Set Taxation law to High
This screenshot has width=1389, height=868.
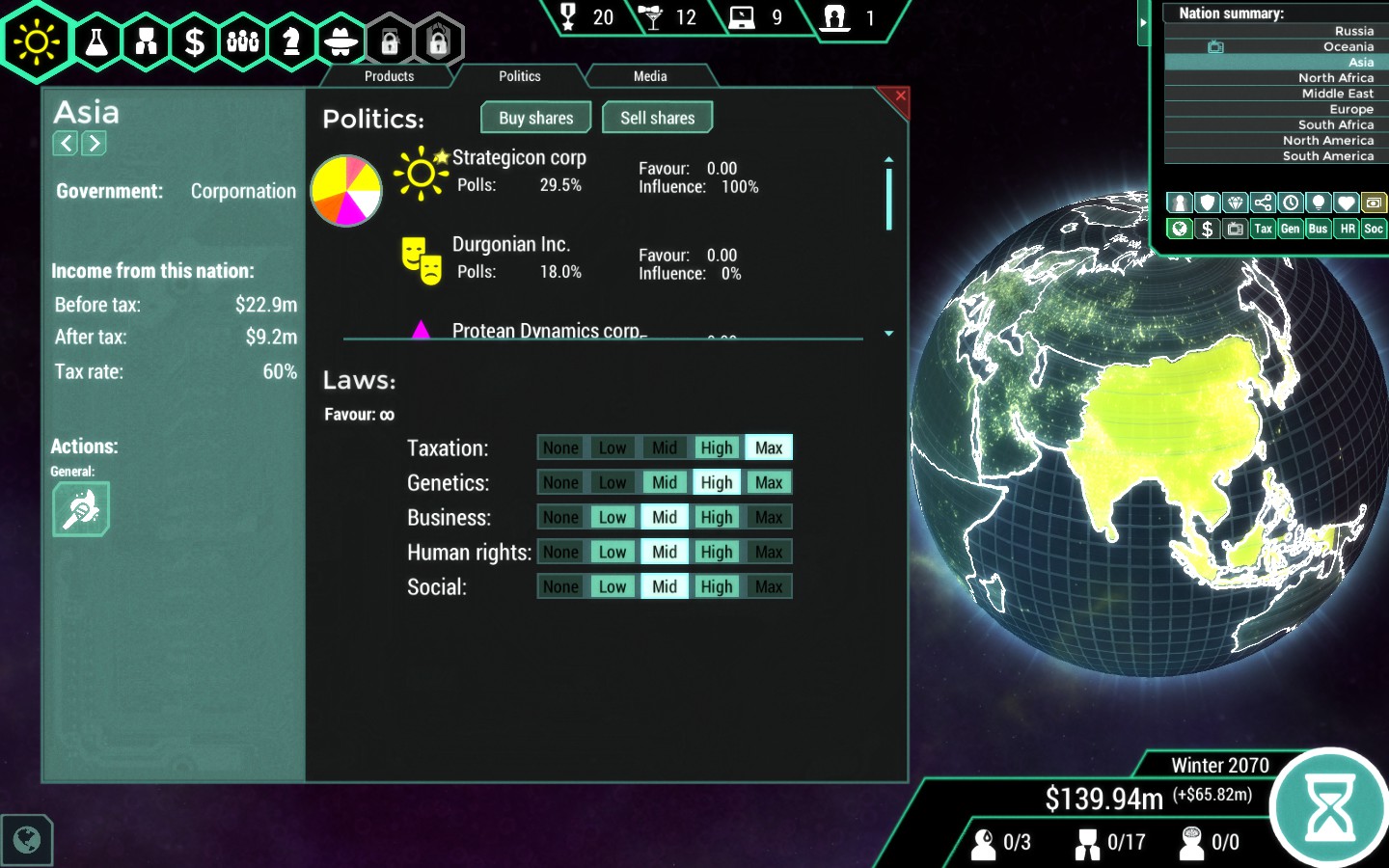(x=716, y=448)
